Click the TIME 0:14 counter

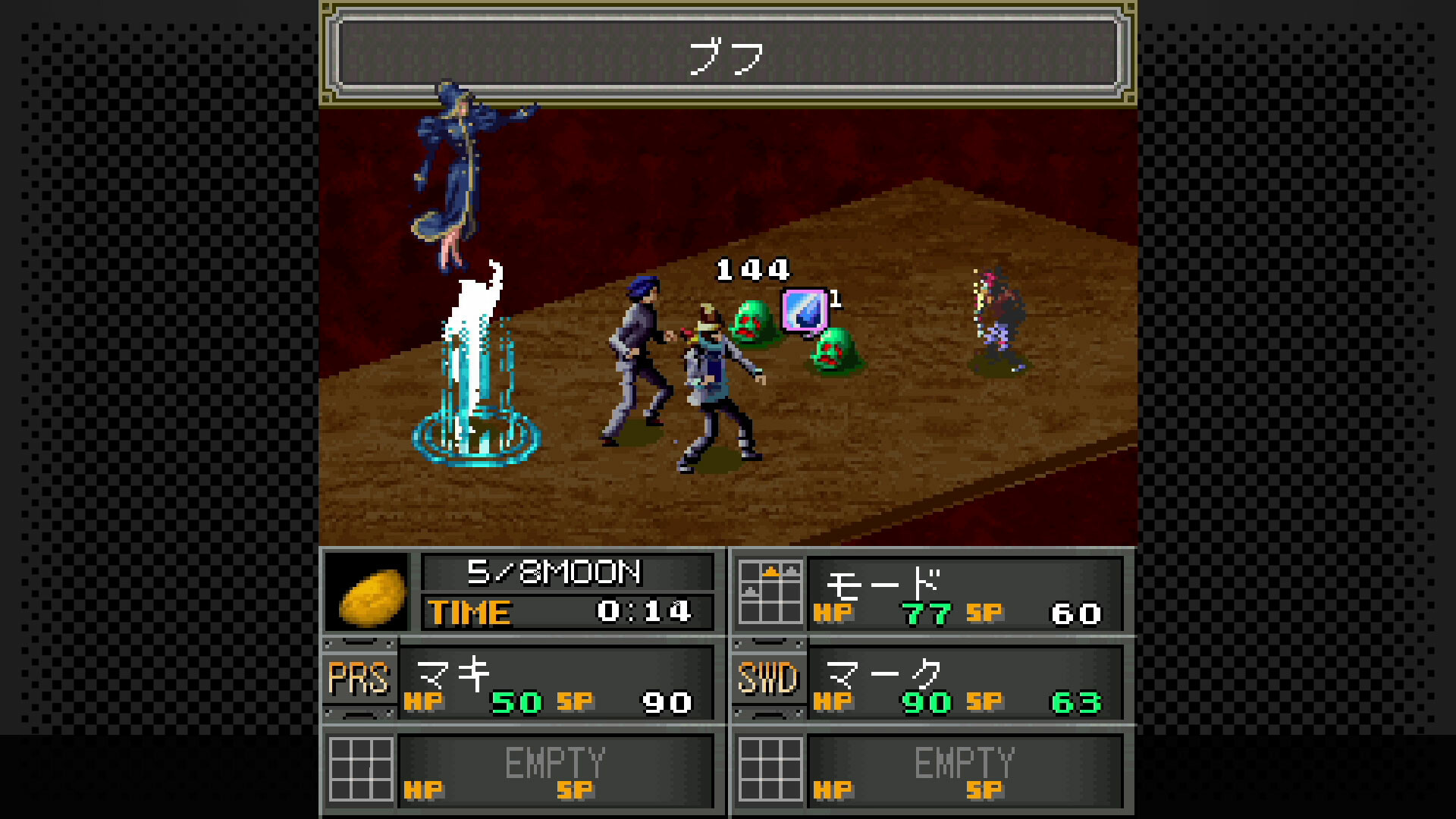pyautogui.click(x=569, y=612)
